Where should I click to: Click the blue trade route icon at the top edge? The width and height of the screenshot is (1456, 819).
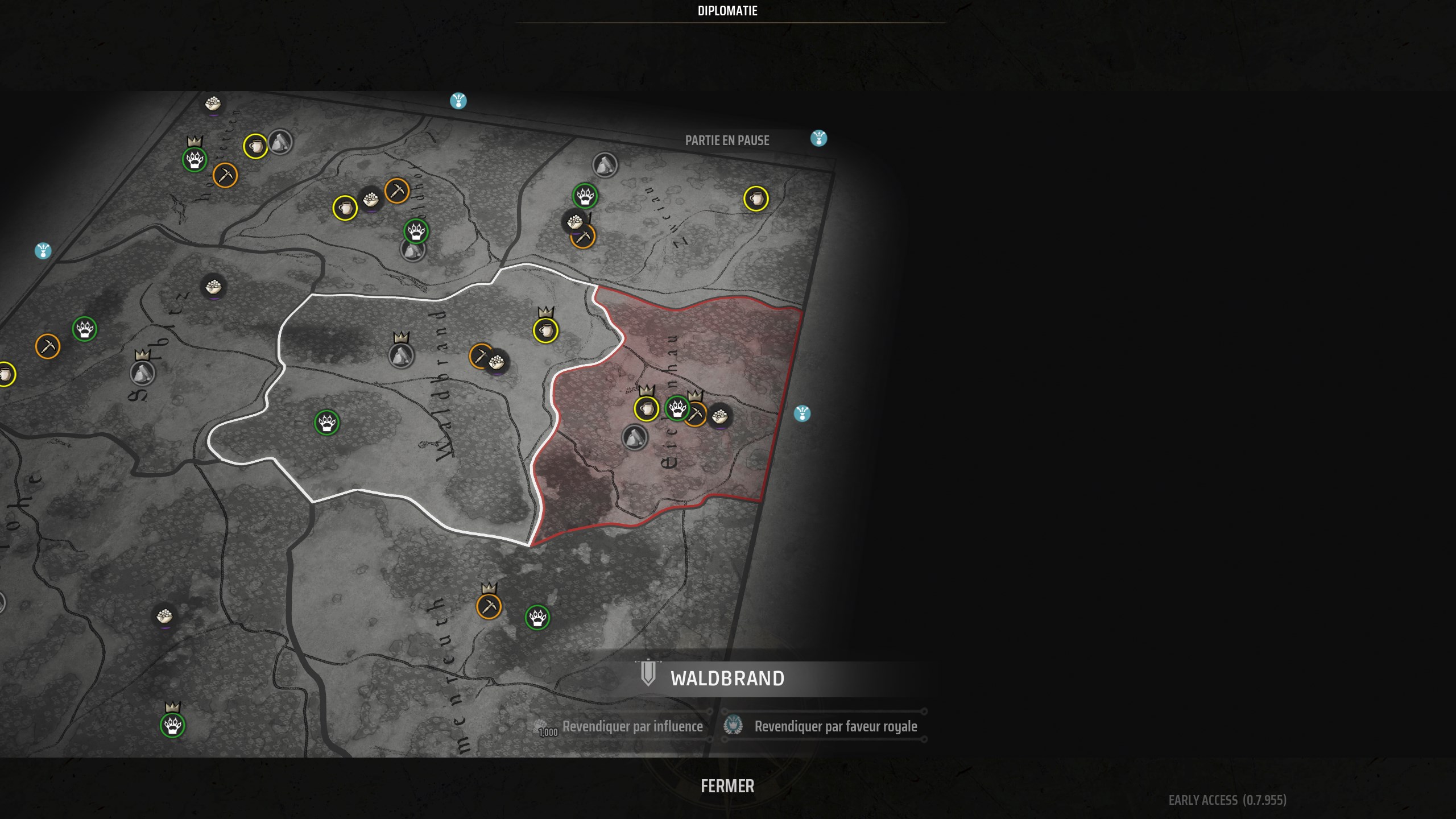[x=458, y=101]
